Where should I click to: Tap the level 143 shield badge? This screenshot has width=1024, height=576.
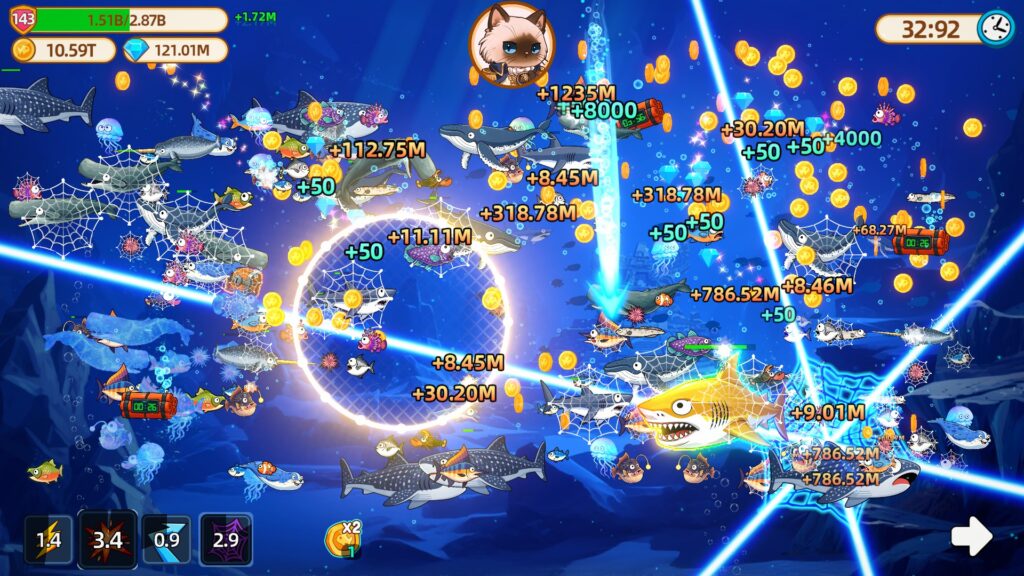coord(23,19)
